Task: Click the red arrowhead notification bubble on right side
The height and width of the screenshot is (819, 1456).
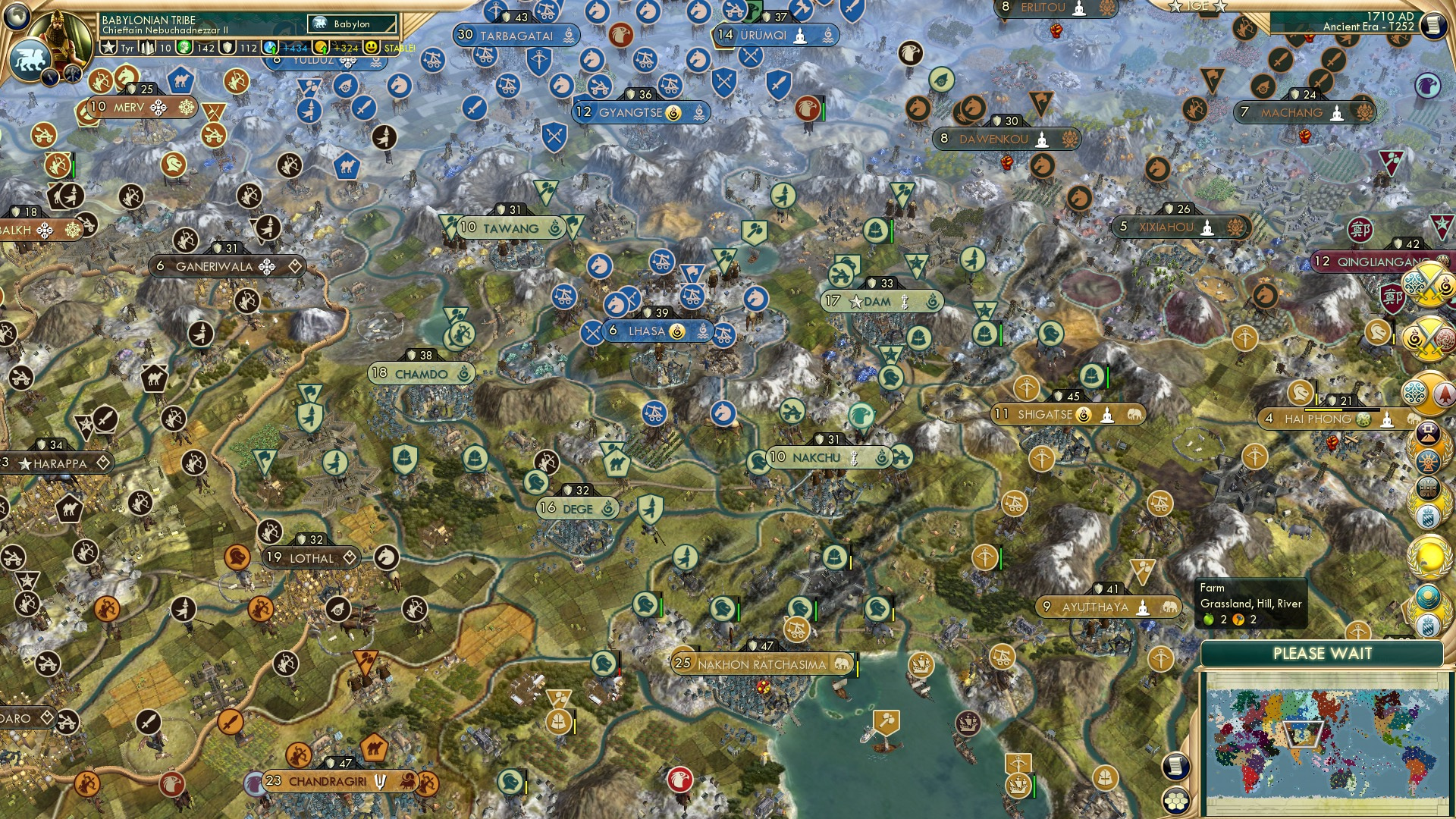Action: click(x=1443, y=393)
